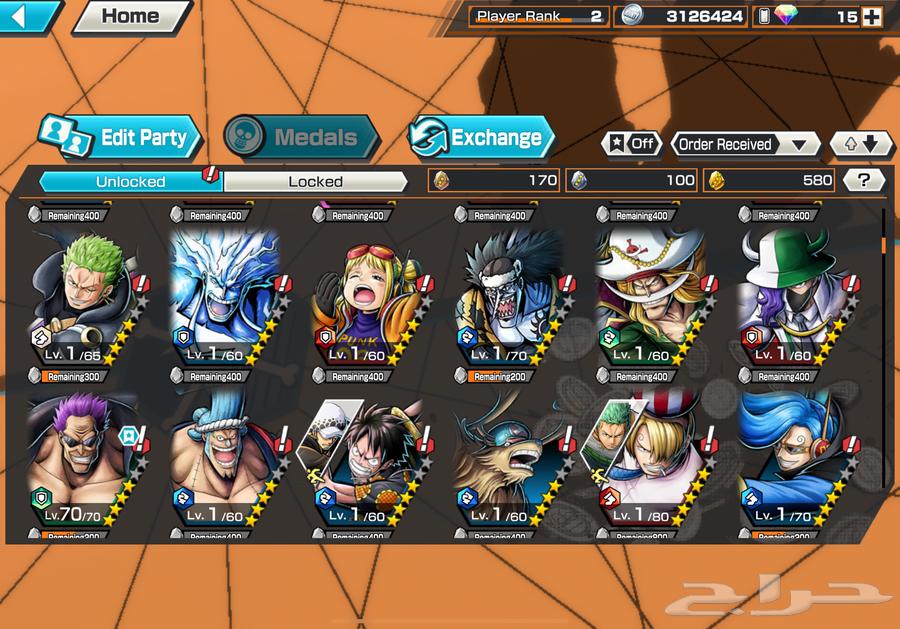Reverse the sort order with arrows button

(861, 144)
